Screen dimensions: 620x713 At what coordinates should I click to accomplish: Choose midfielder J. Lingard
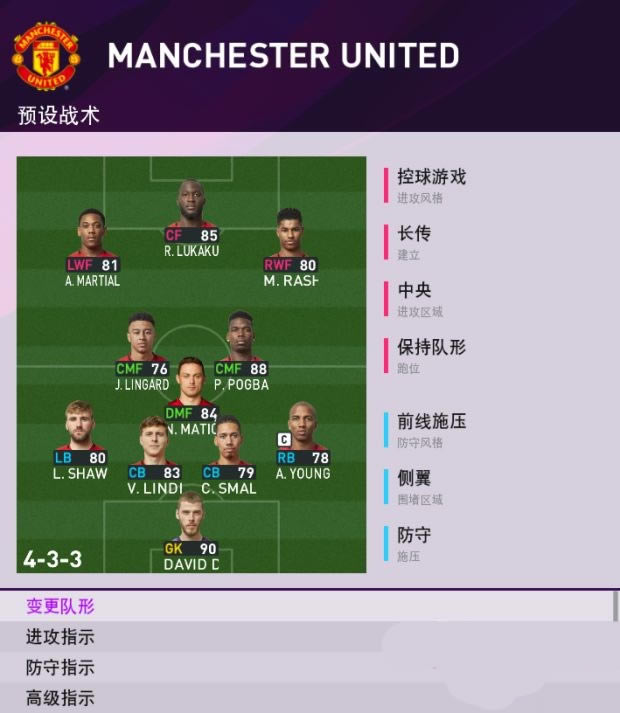pyautogui.click(x=142, y=348)
